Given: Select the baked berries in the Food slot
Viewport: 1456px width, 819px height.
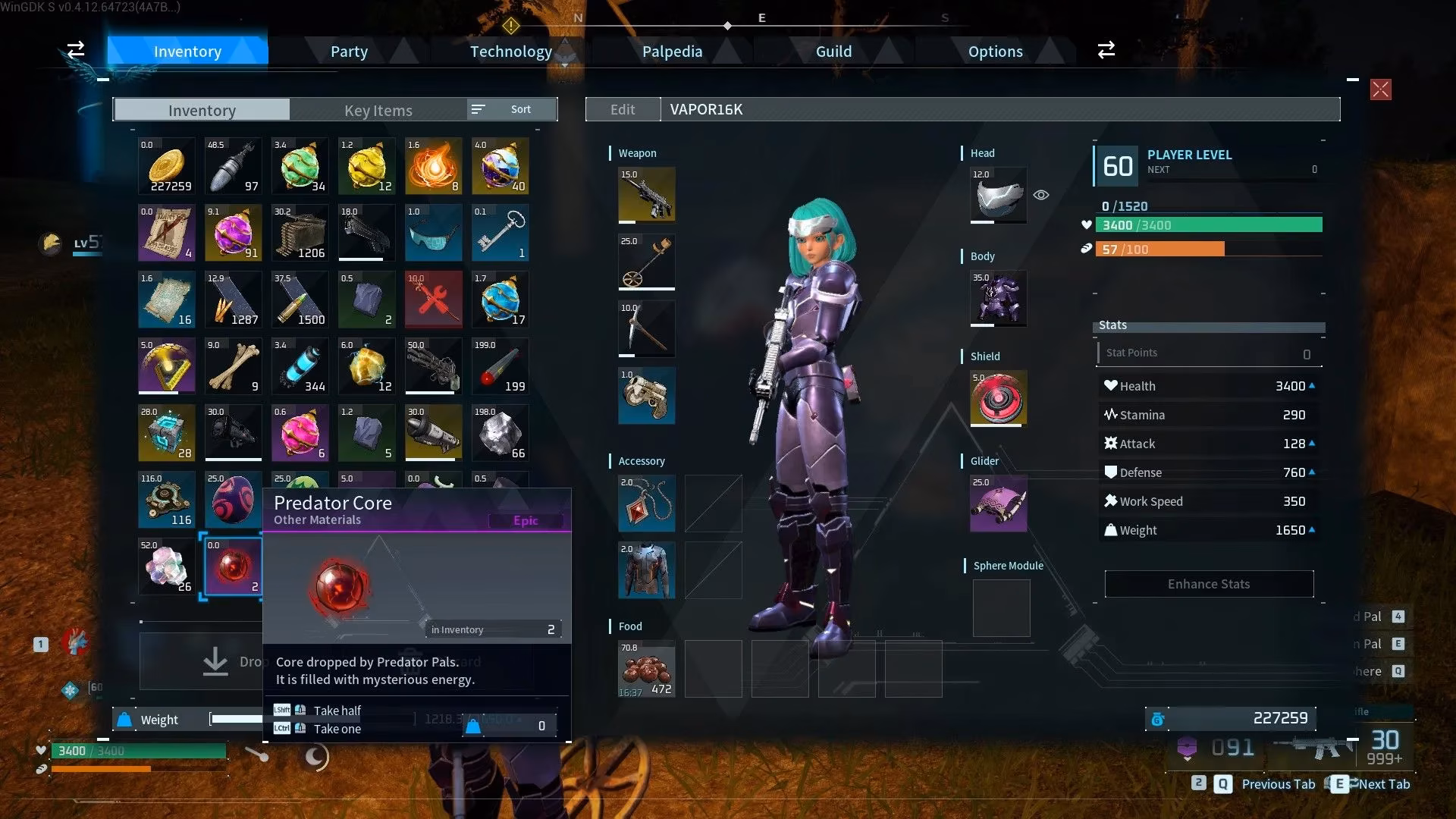Looking at the screenshot, I should click(646, 668).
